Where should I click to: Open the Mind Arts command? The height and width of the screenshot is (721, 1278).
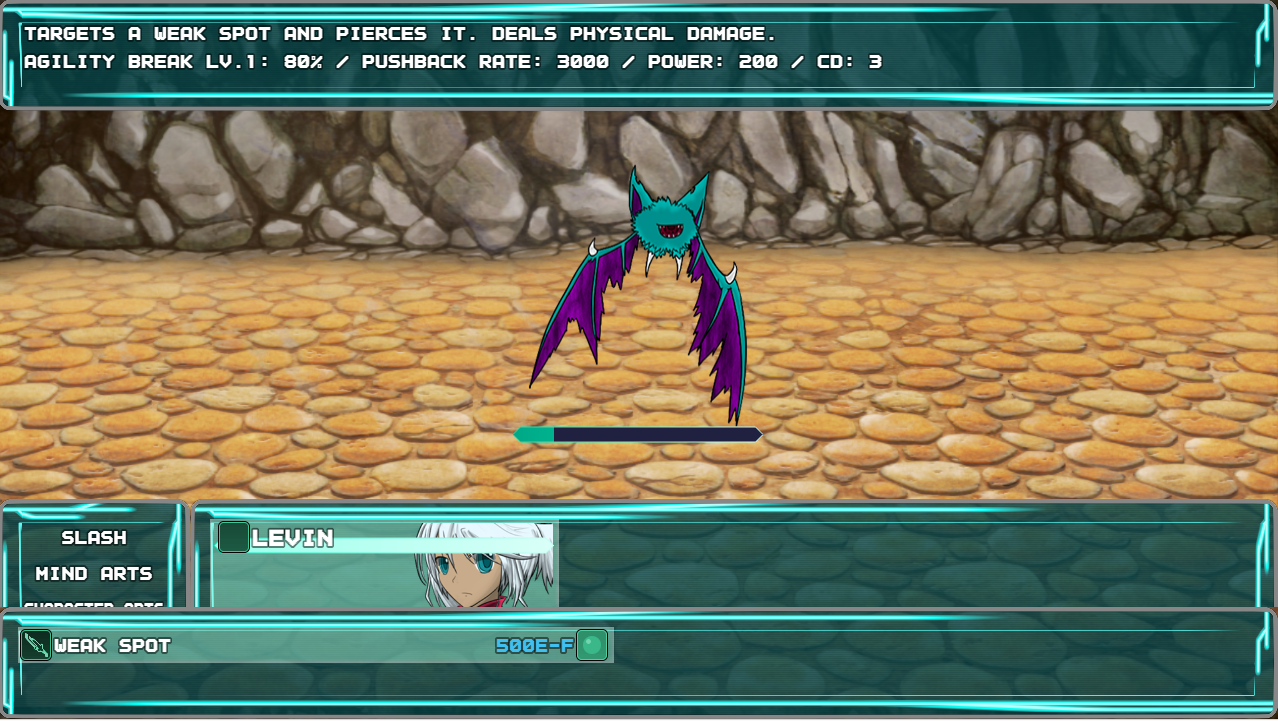coord(94,574)
